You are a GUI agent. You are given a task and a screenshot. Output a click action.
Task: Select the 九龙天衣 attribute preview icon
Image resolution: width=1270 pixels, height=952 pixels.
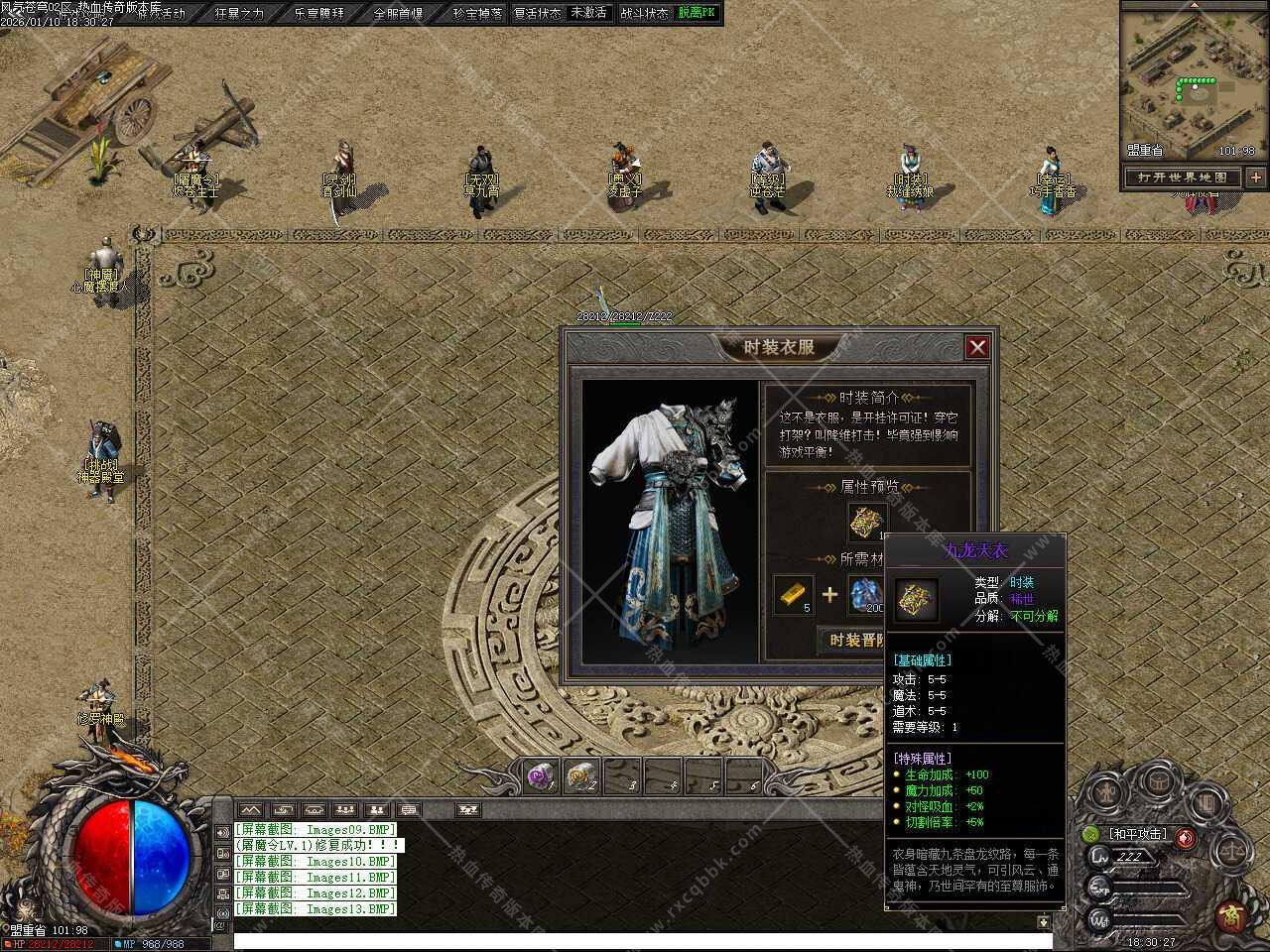(866, 522)
